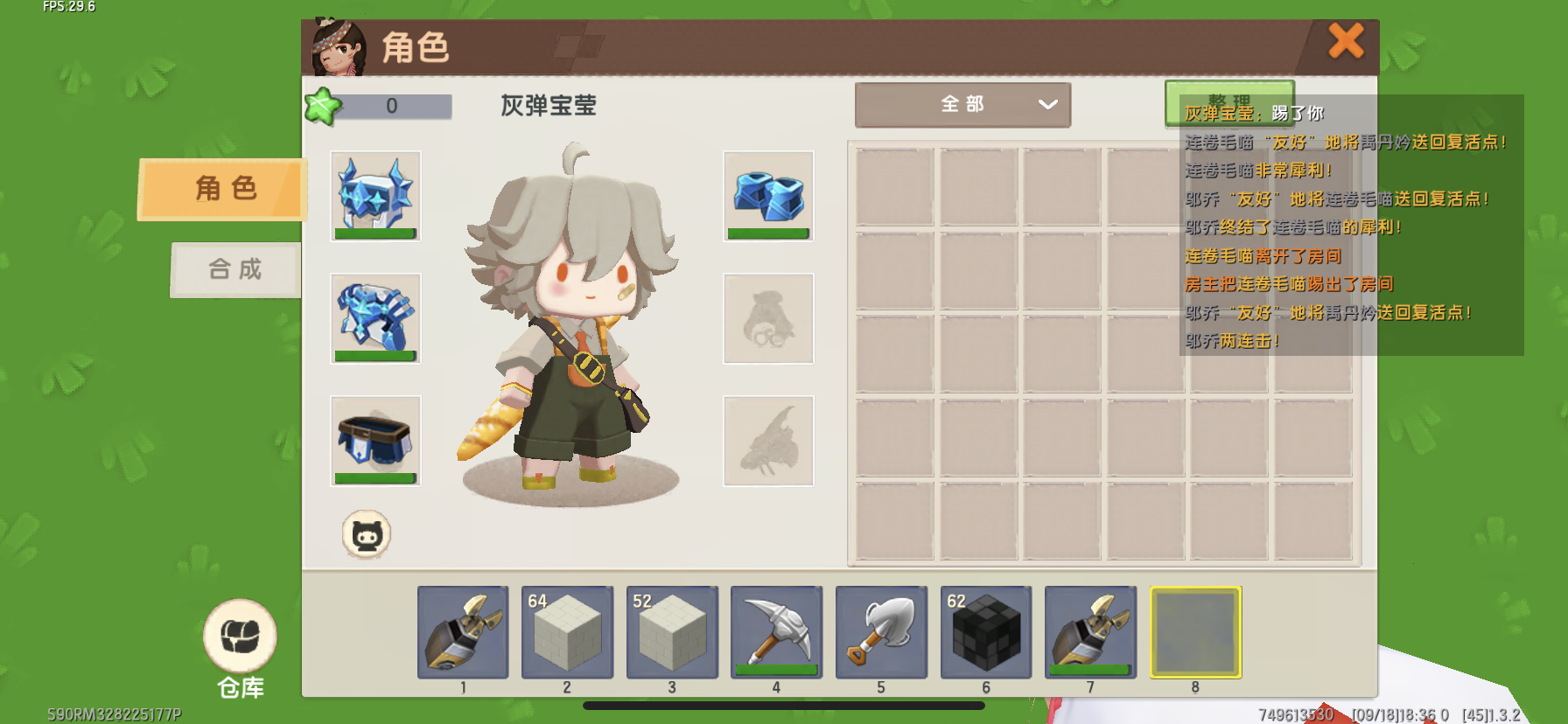The image size is (1568, 724).
Task: Choose the pickaxe in hotbar slot 4
Action: (x=776, y=632)
